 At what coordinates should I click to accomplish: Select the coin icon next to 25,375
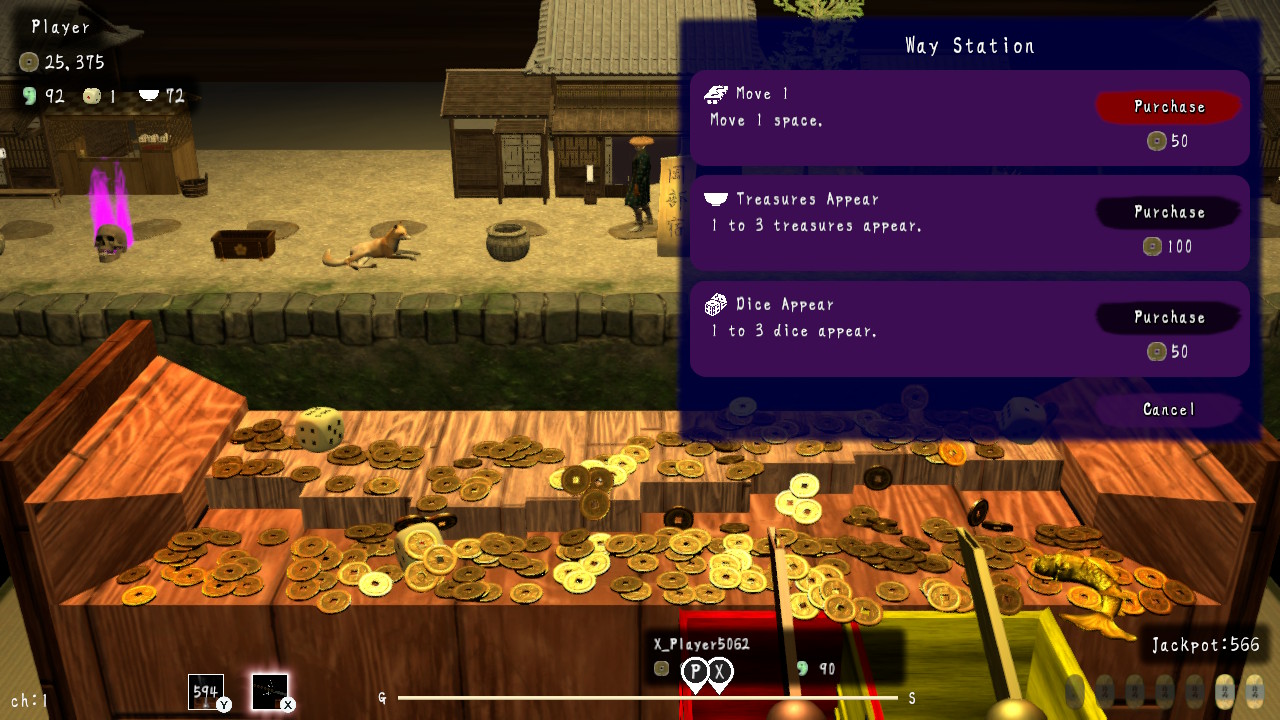[x=30, y=61]
